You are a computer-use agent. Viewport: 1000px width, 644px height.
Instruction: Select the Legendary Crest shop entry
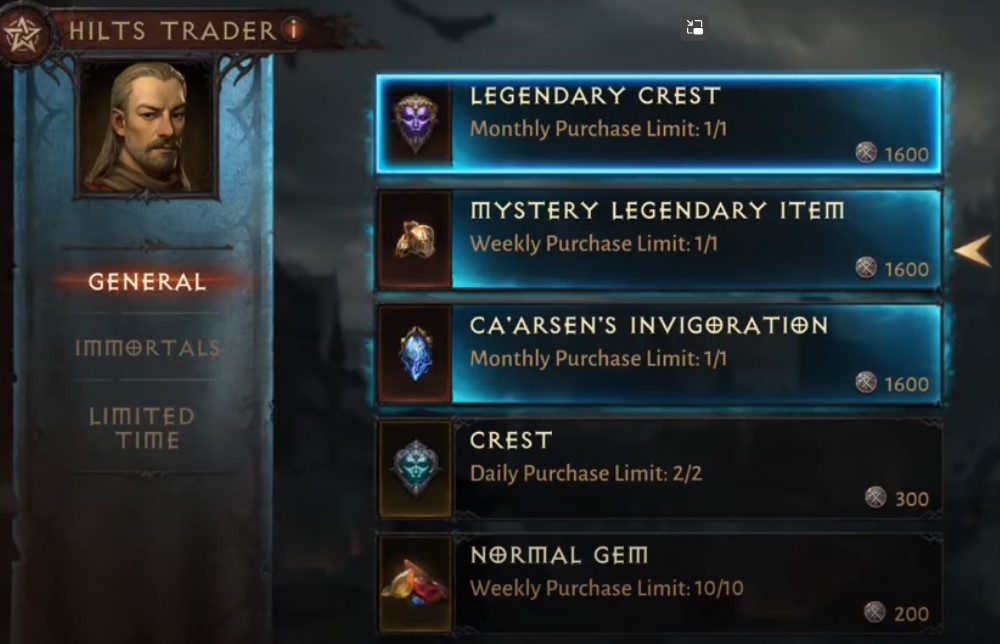[x=658, y=124]
